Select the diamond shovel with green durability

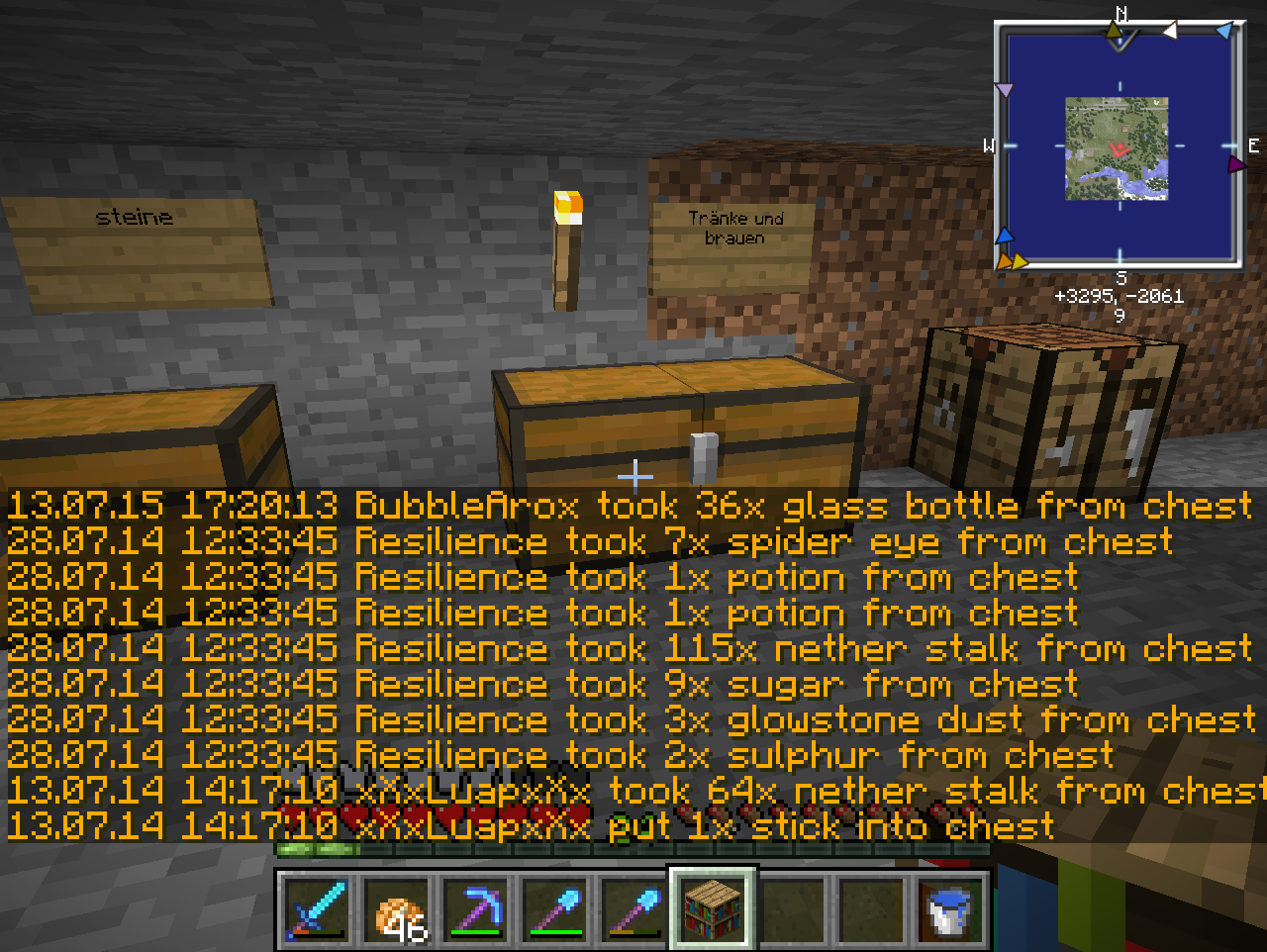[554, 909]
